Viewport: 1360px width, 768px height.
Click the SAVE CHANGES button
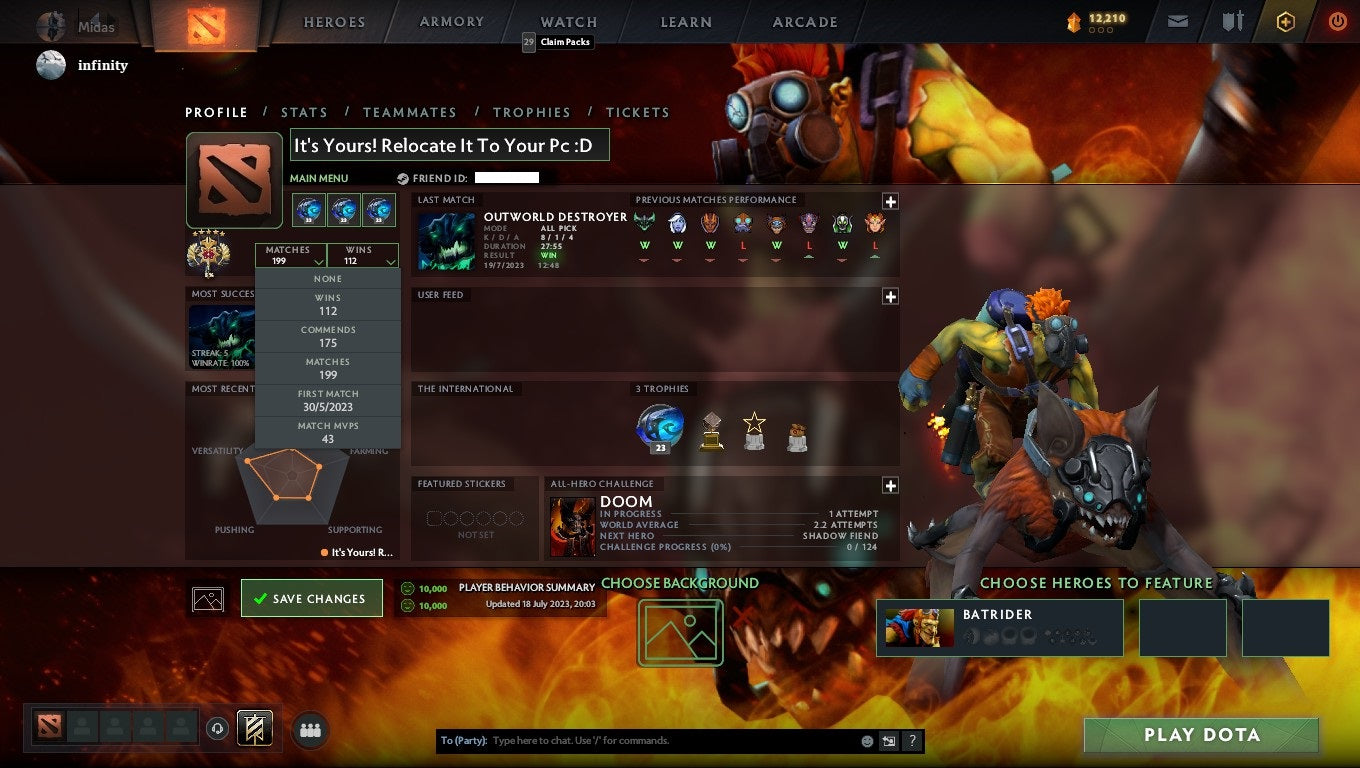click(311, 597)
